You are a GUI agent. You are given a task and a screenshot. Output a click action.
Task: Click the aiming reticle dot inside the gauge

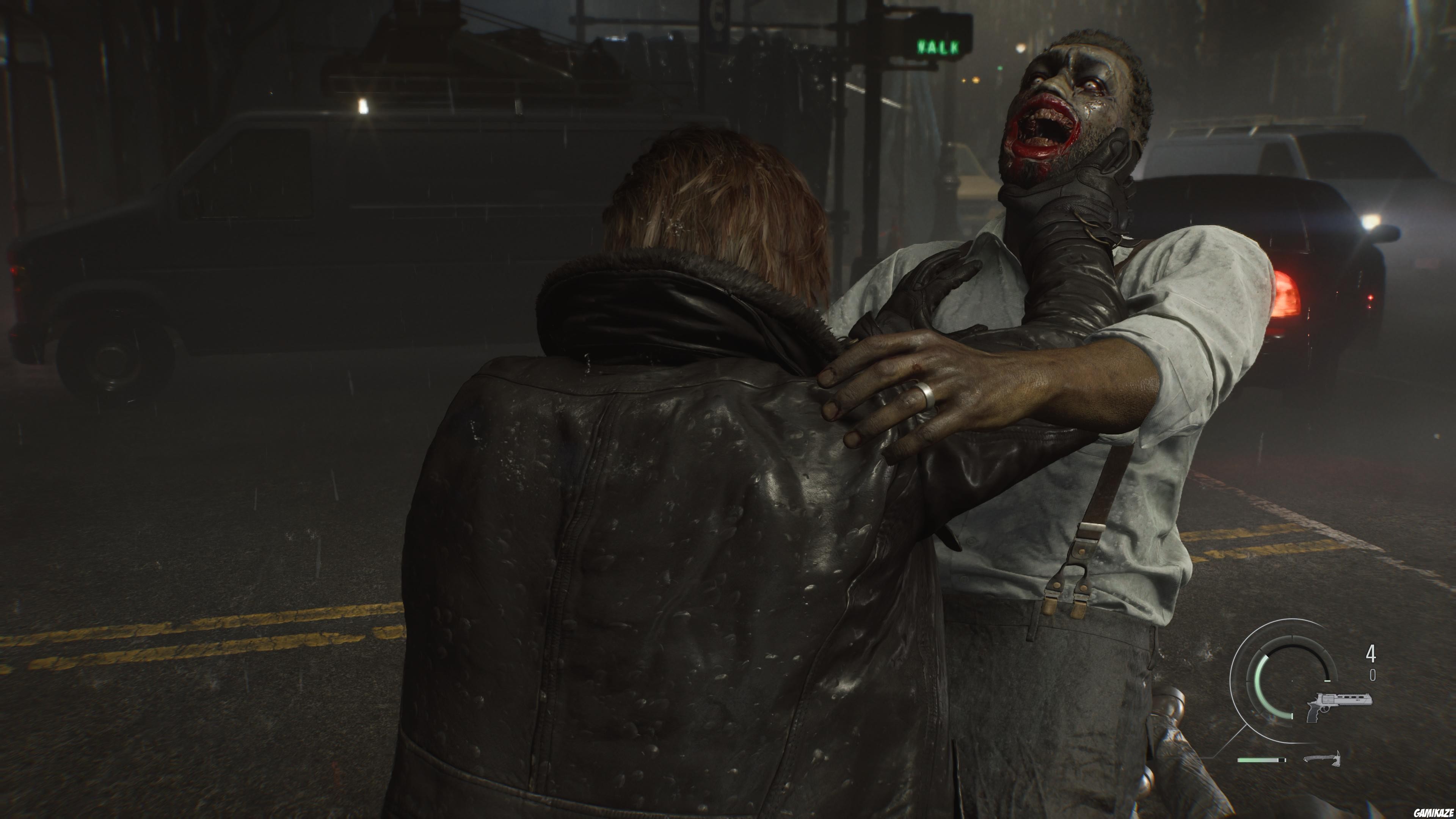1292,681
